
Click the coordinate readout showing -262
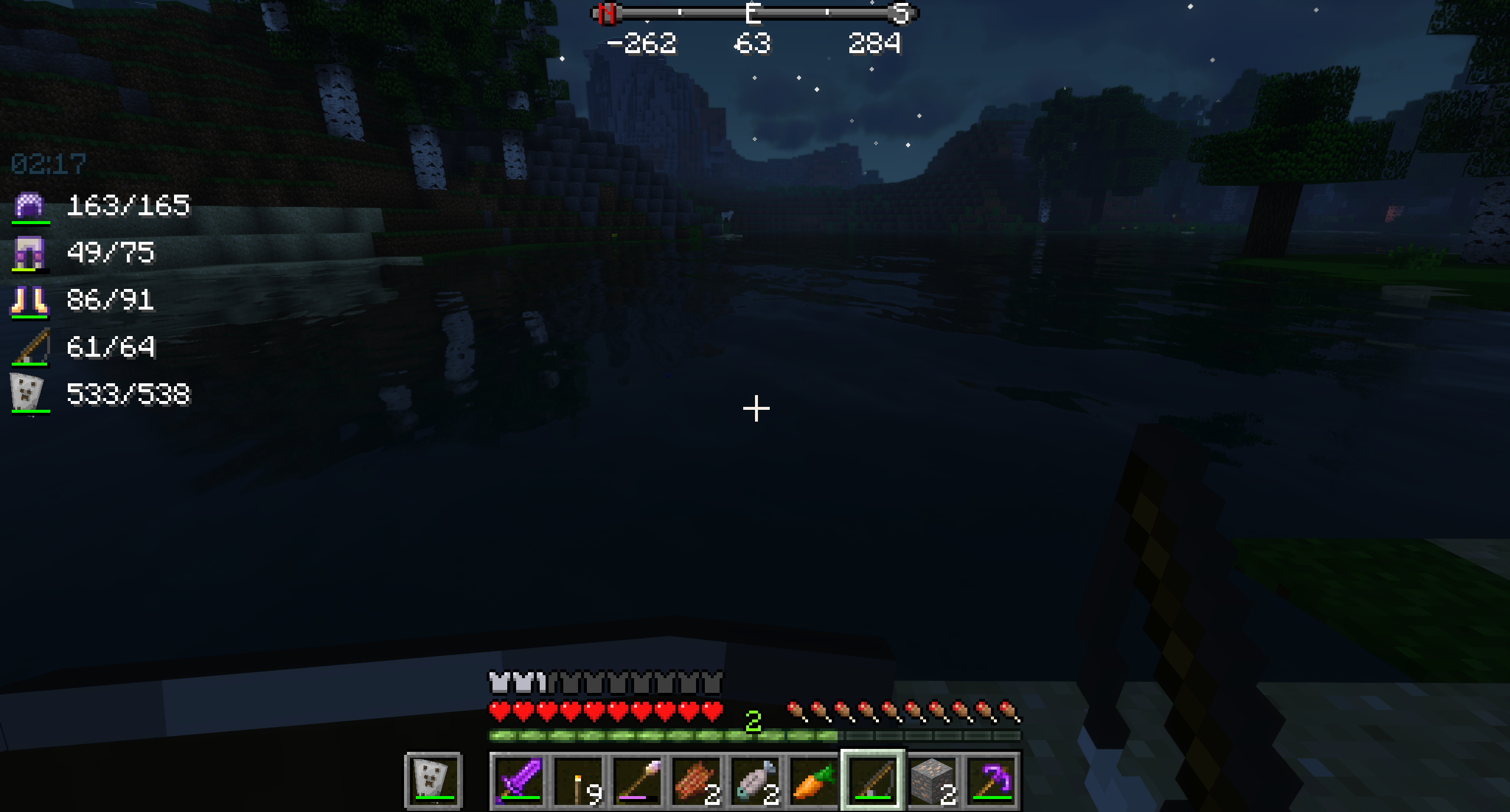(x=643, y=42)
